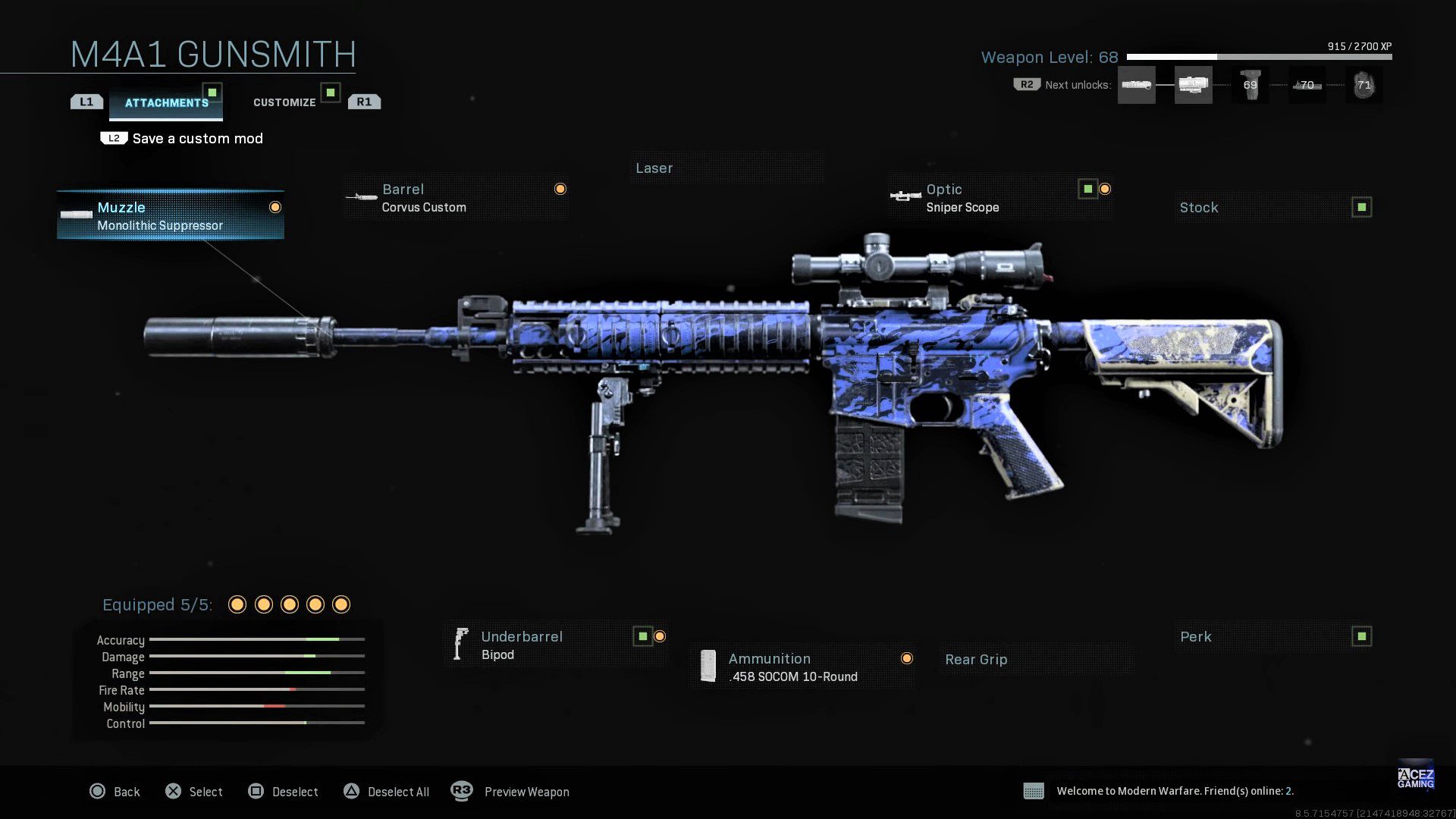Screen dimensions: 1456x819
Task: View the level 71 unlock thumbnail
Action: tap(1363, 85)
